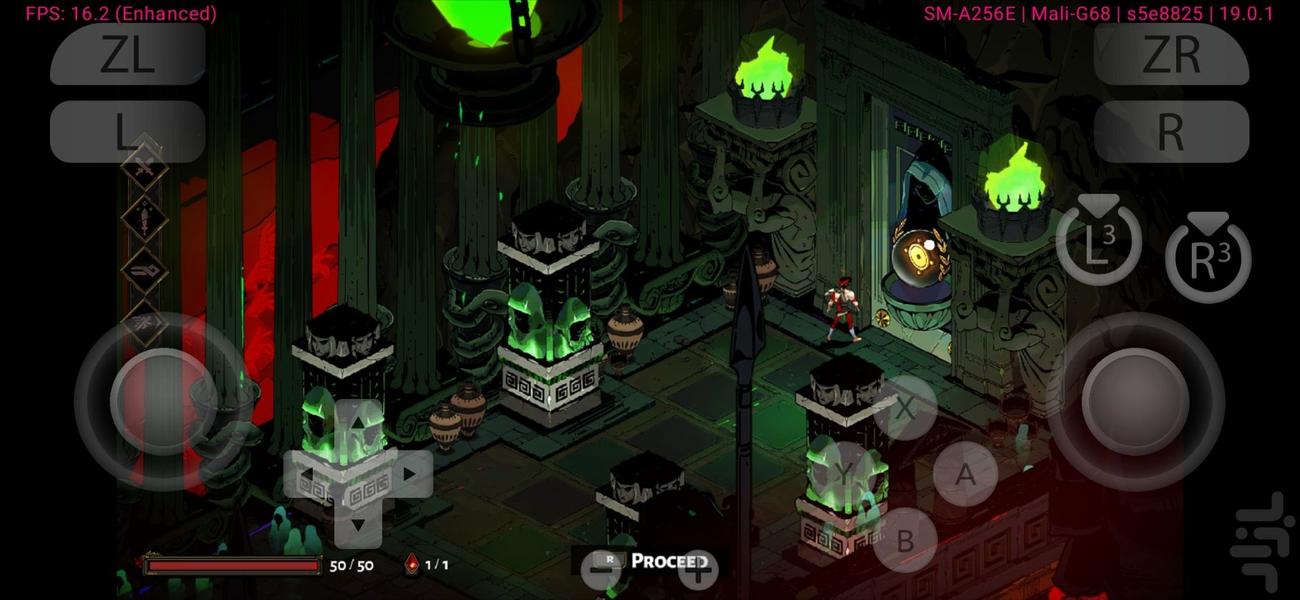1300x600 pixels.
Task: Tap the emulator's on-screen A button
Action: tap(965, 474)
